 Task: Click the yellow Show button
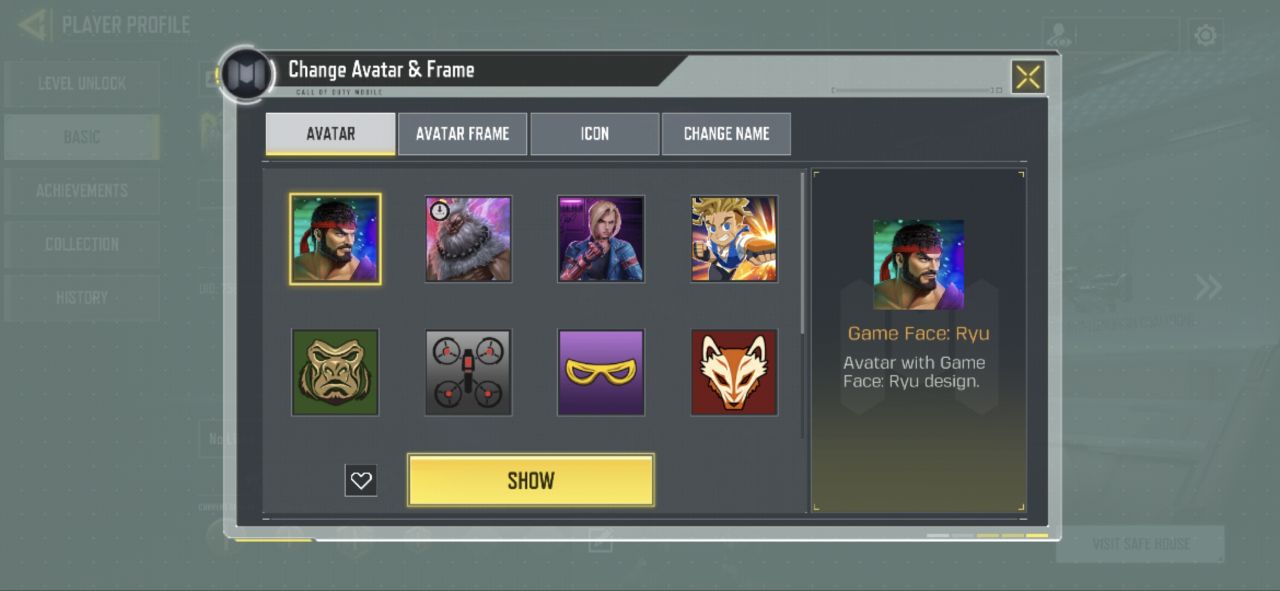coord(530,480)
